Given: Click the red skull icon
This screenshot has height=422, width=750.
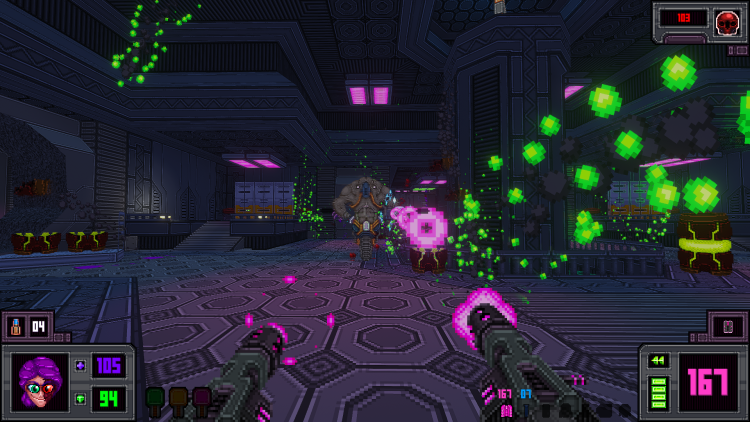Looking at the screenshot, I should tap(727, 20).
